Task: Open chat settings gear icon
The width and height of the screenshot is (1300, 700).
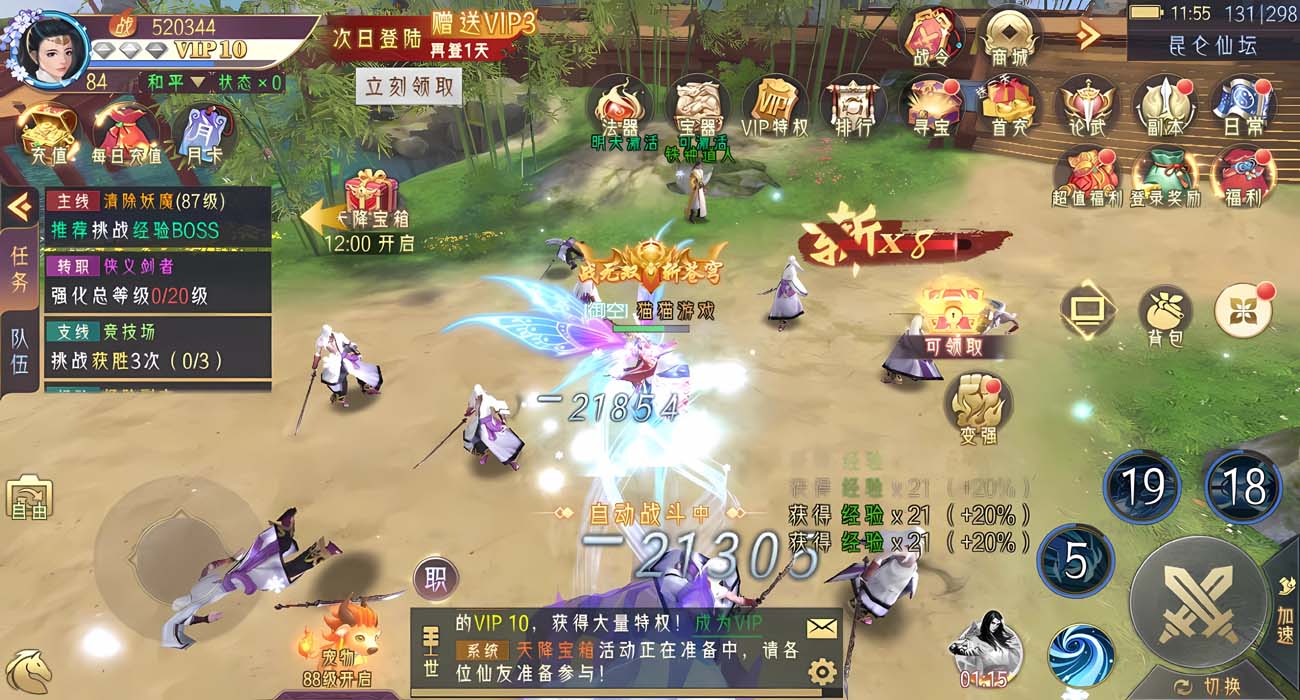Action: tap(822, 671)
